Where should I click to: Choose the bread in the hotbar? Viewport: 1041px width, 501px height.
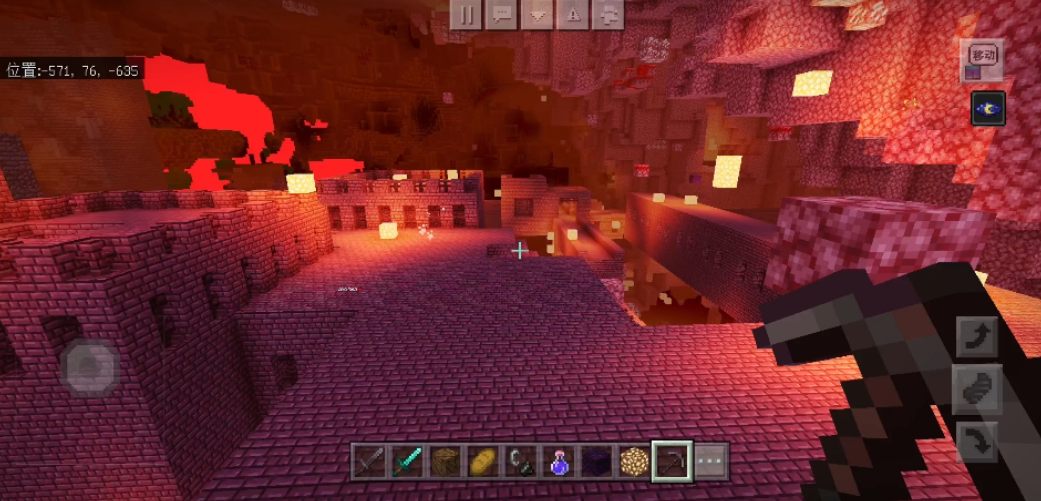(x=483, y=461)
